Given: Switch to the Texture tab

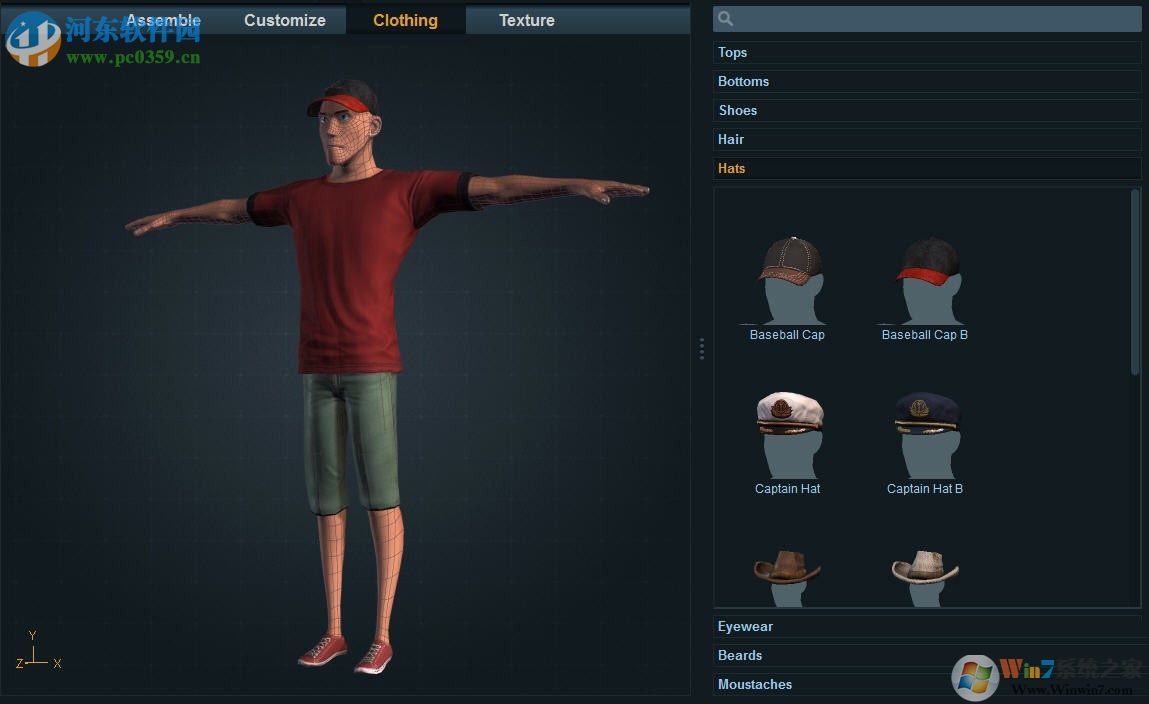Looking at the screenshot, I should pyautogui.click(x=527, y=20).
